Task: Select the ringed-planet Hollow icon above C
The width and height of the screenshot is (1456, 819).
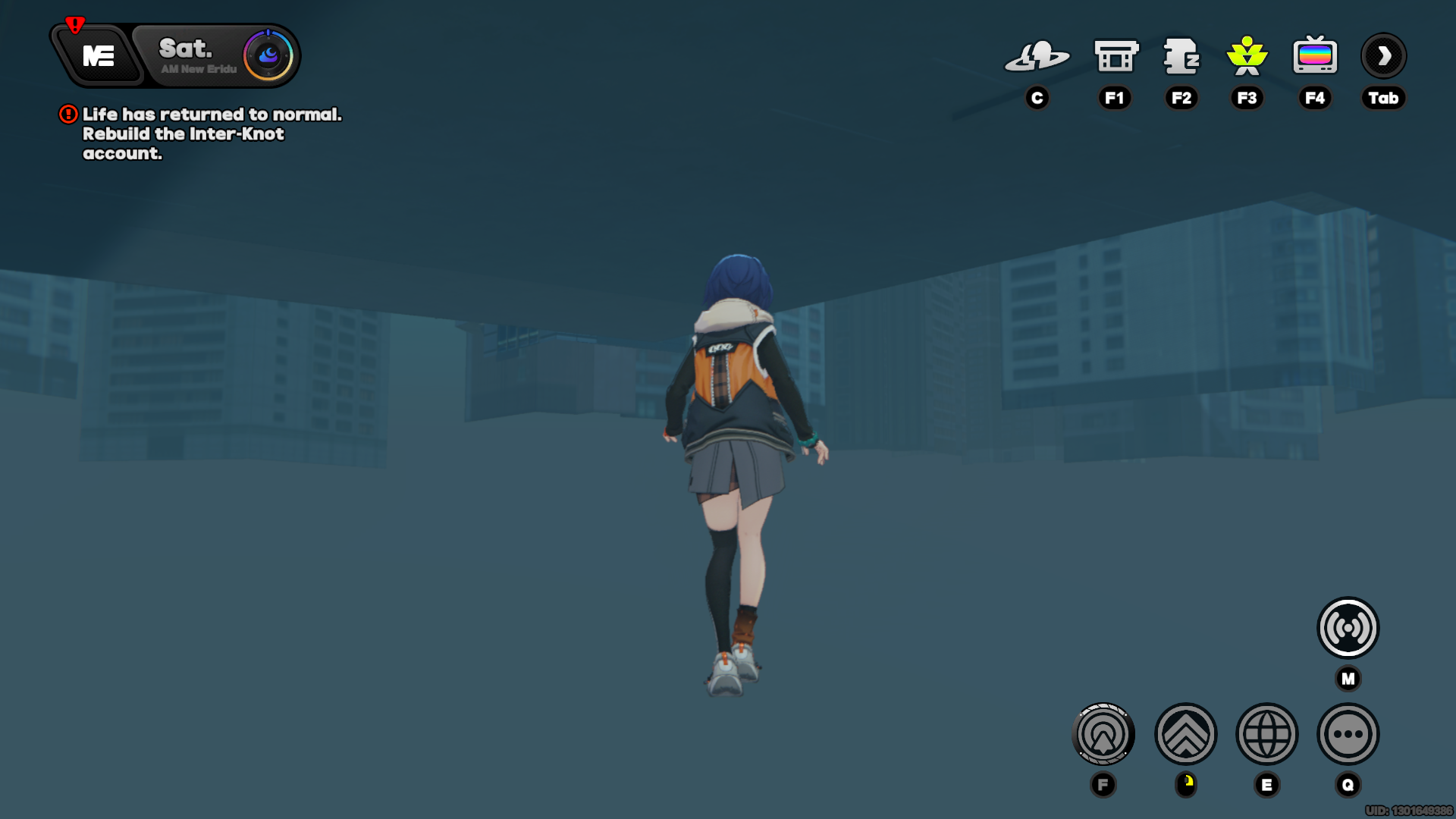Action: (1037, 55)
